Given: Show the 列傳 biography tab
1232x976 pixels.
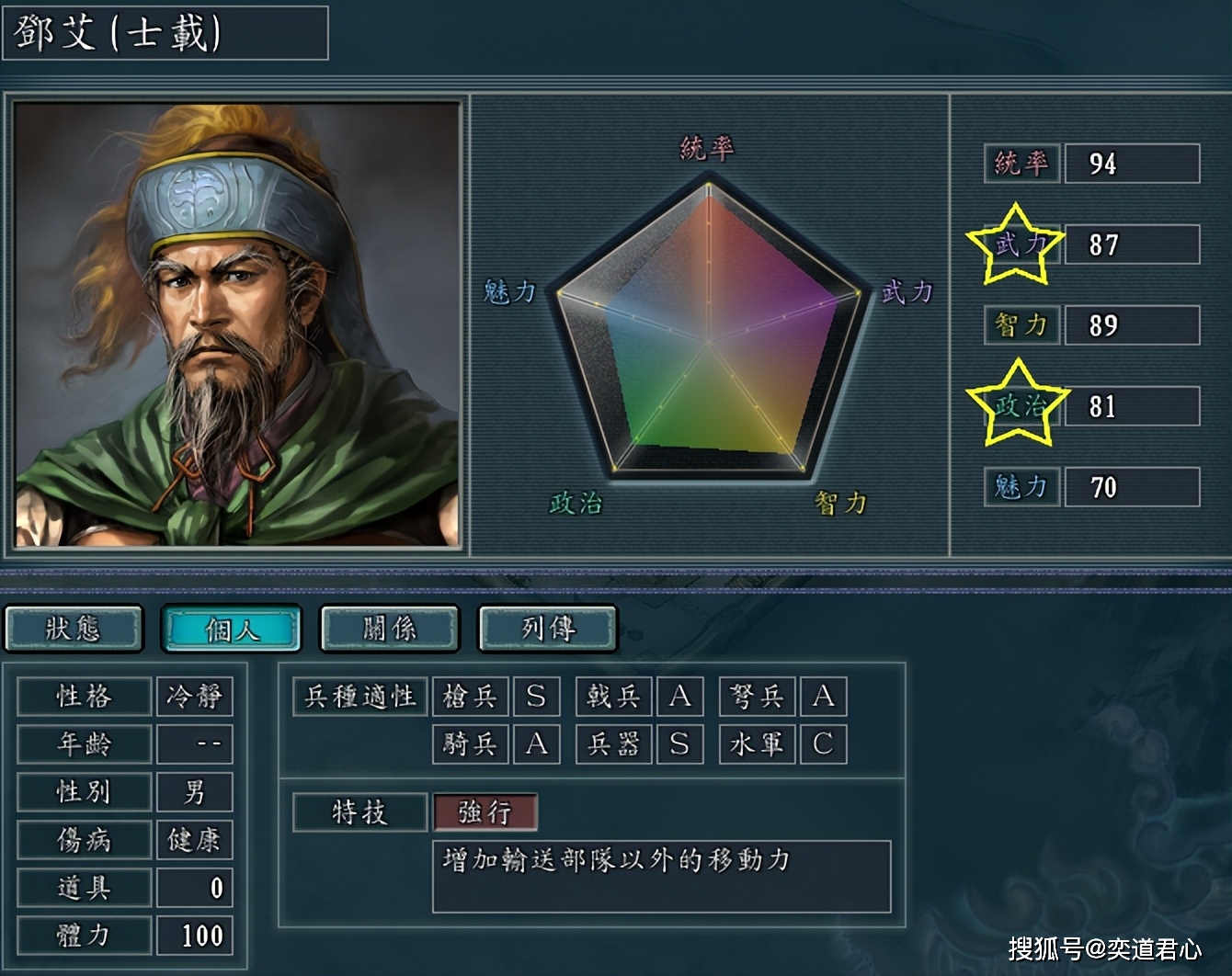Looking at the screenshot, I should [x=548, y=629].
